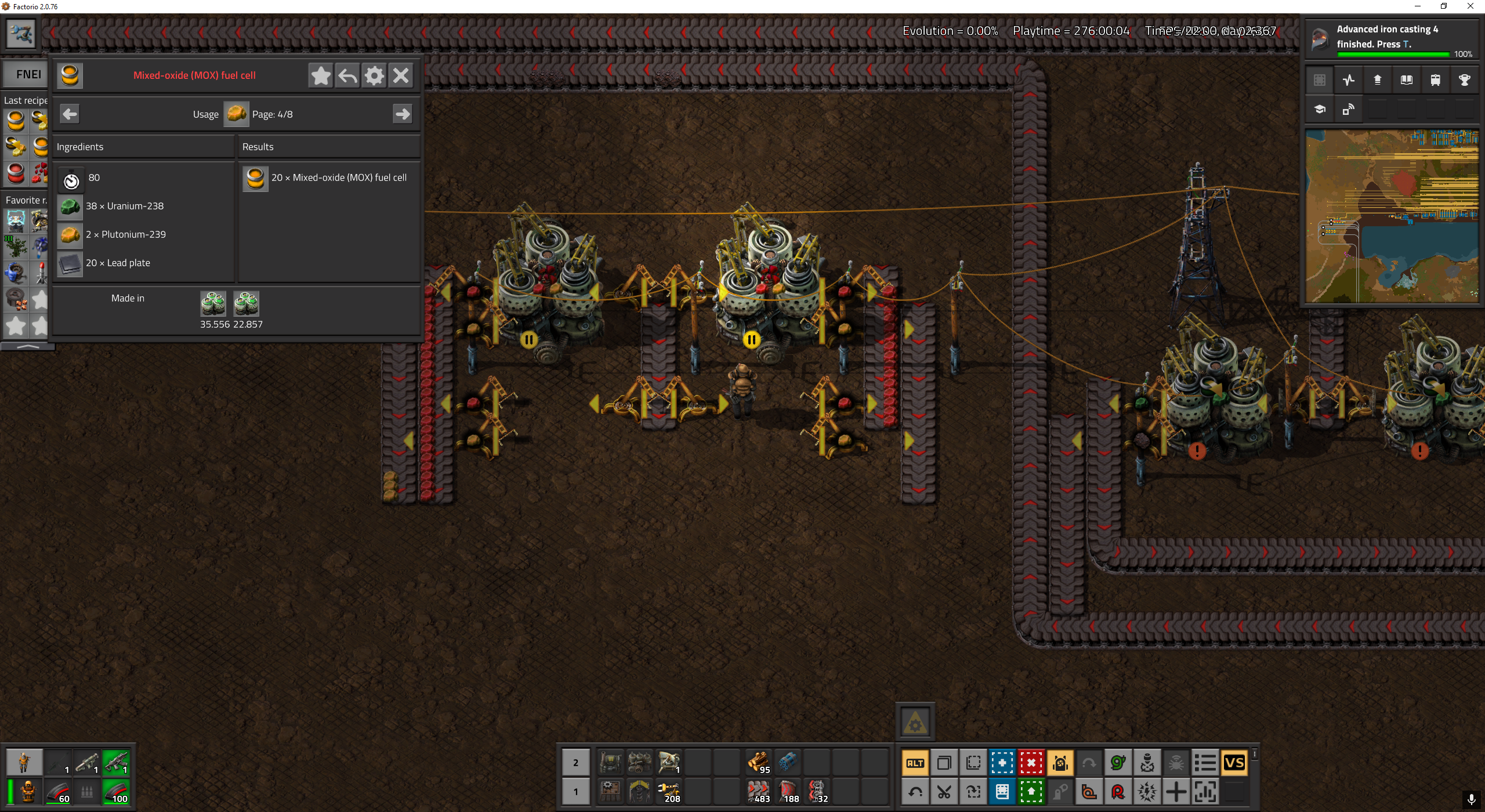
Task: Close the MOX fuel cell recipe window
Action: 401,75
